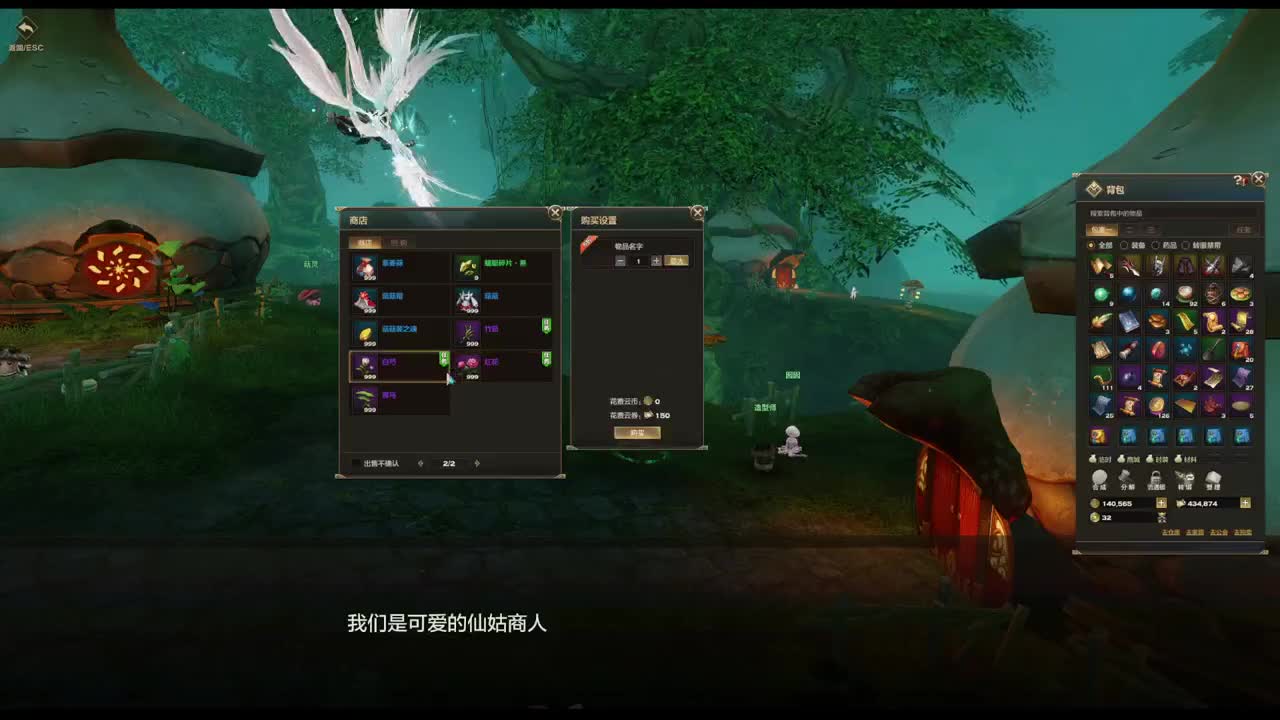This screenshot has height=720, width=1280.
Task: Select the 药品 filter radio button
Action: click(x=1158, y=244)
